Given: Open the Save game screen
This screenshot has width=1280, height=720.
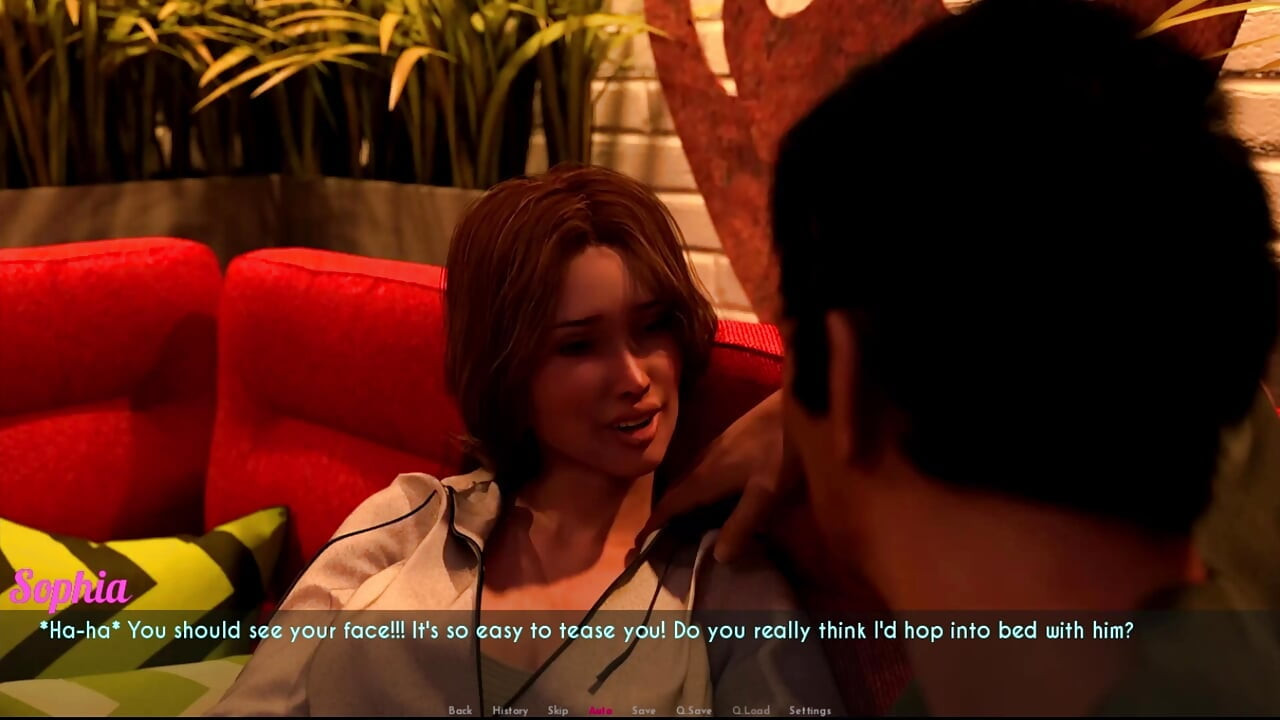Looking at the screenshot, I should coord(644,710).
